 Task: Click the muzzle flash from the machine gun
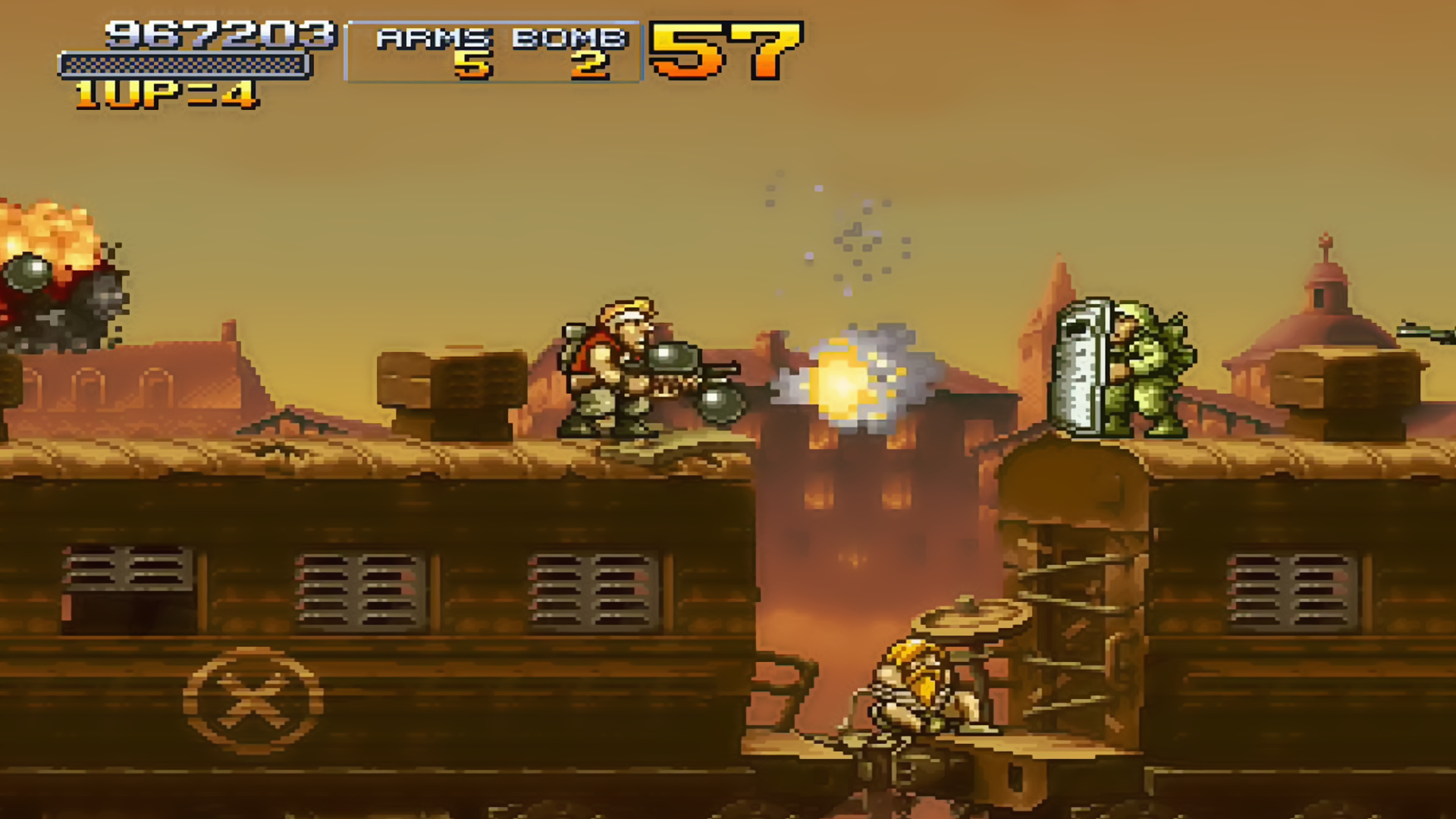pos(842,383)
